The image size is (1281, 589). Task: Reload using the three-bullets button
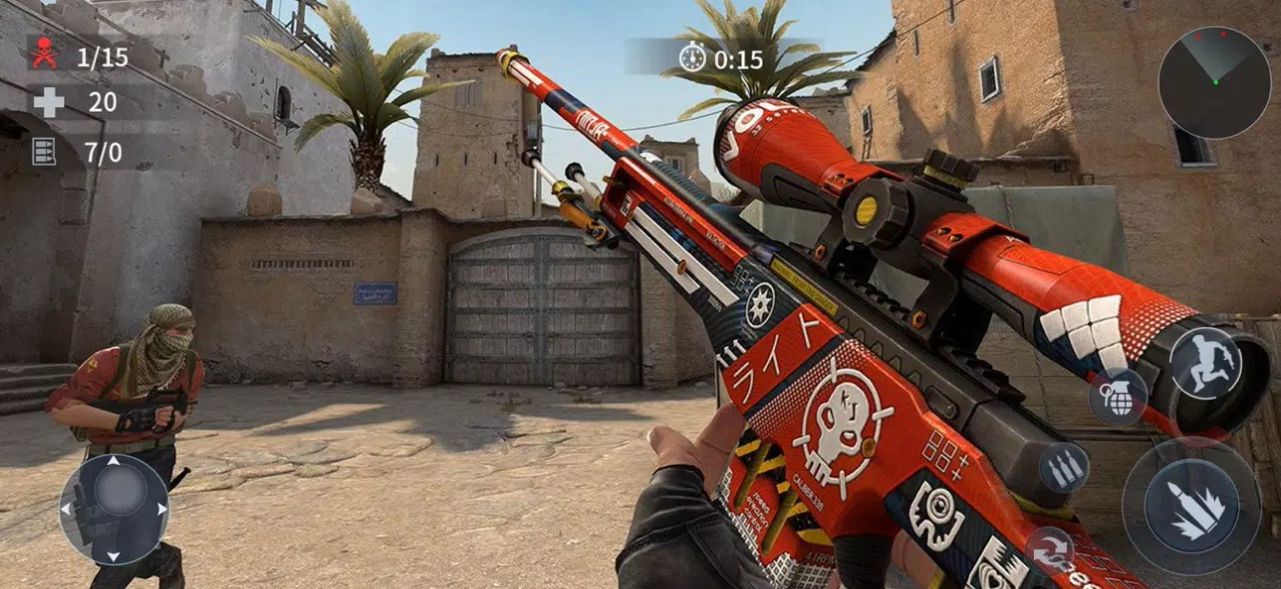coord(1063,466)
